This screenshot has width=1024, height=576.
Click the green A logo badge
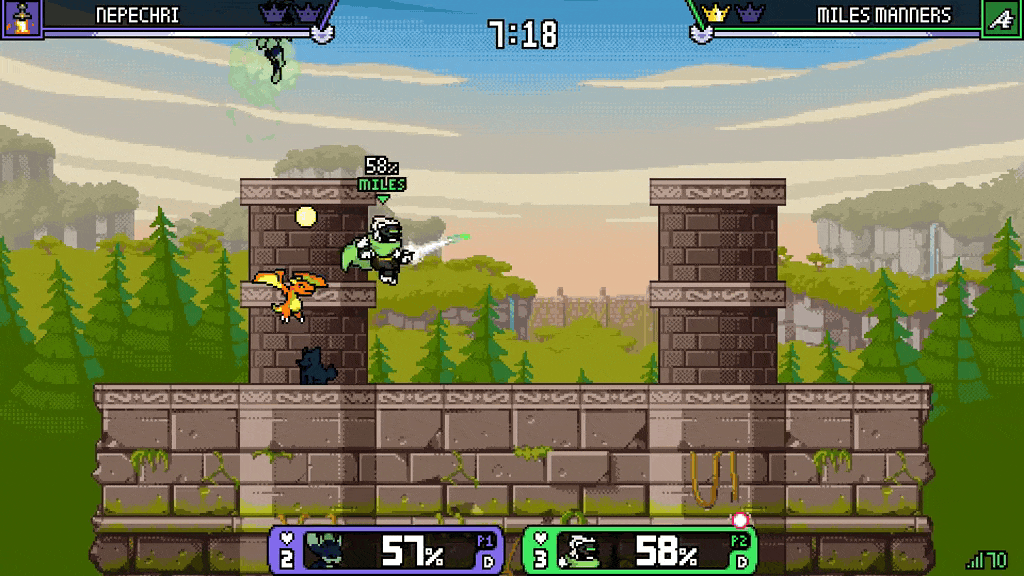pos(1001,18)
